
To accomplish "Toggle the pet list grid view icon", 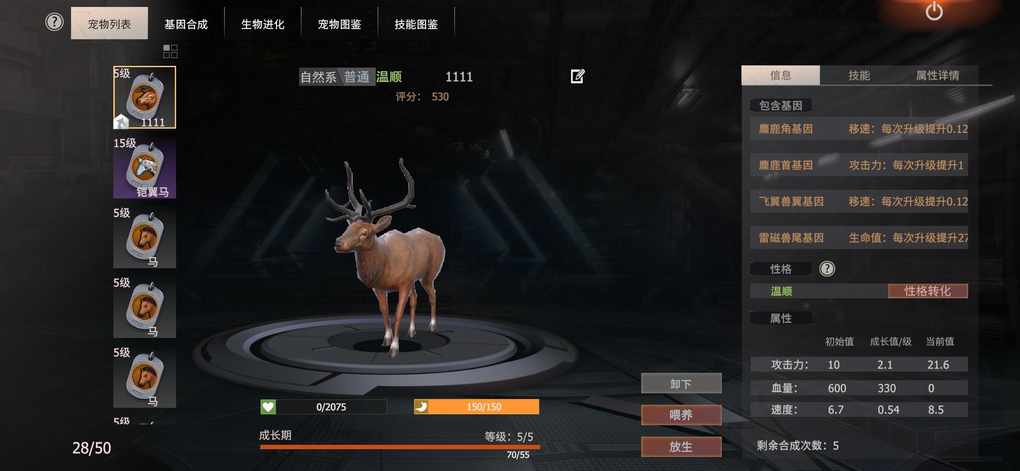I will (170, 51).
